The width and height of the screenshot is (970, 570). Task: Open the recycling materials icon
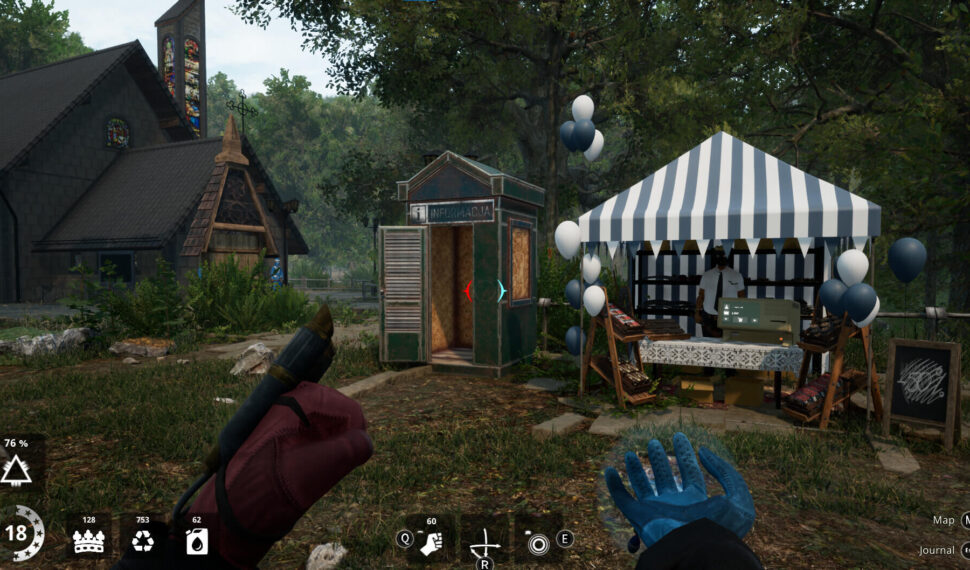click(x=143, y=541)
